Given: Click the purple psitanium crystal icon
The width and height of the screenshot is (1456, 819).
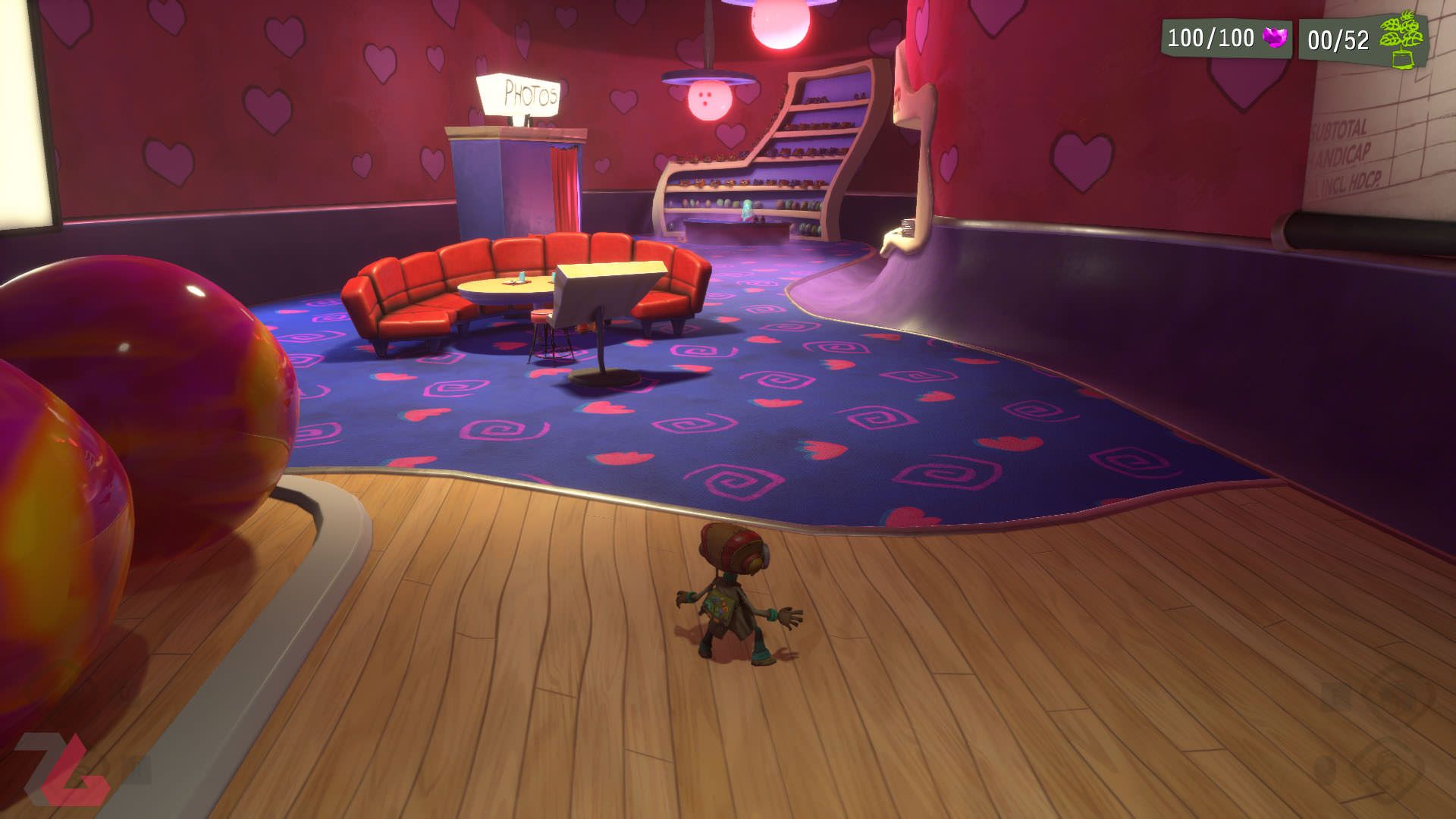Looking at the screenshot, I should tap(1276, 37).
